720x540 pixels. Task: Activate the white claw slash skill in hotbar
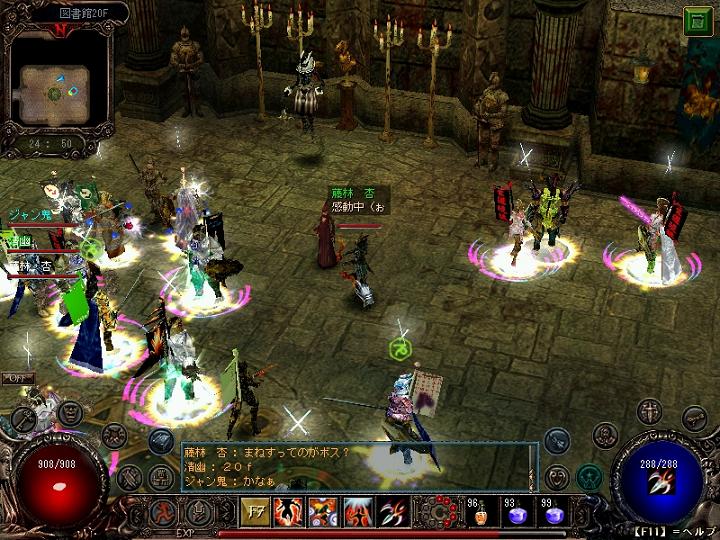click(393, 513)
